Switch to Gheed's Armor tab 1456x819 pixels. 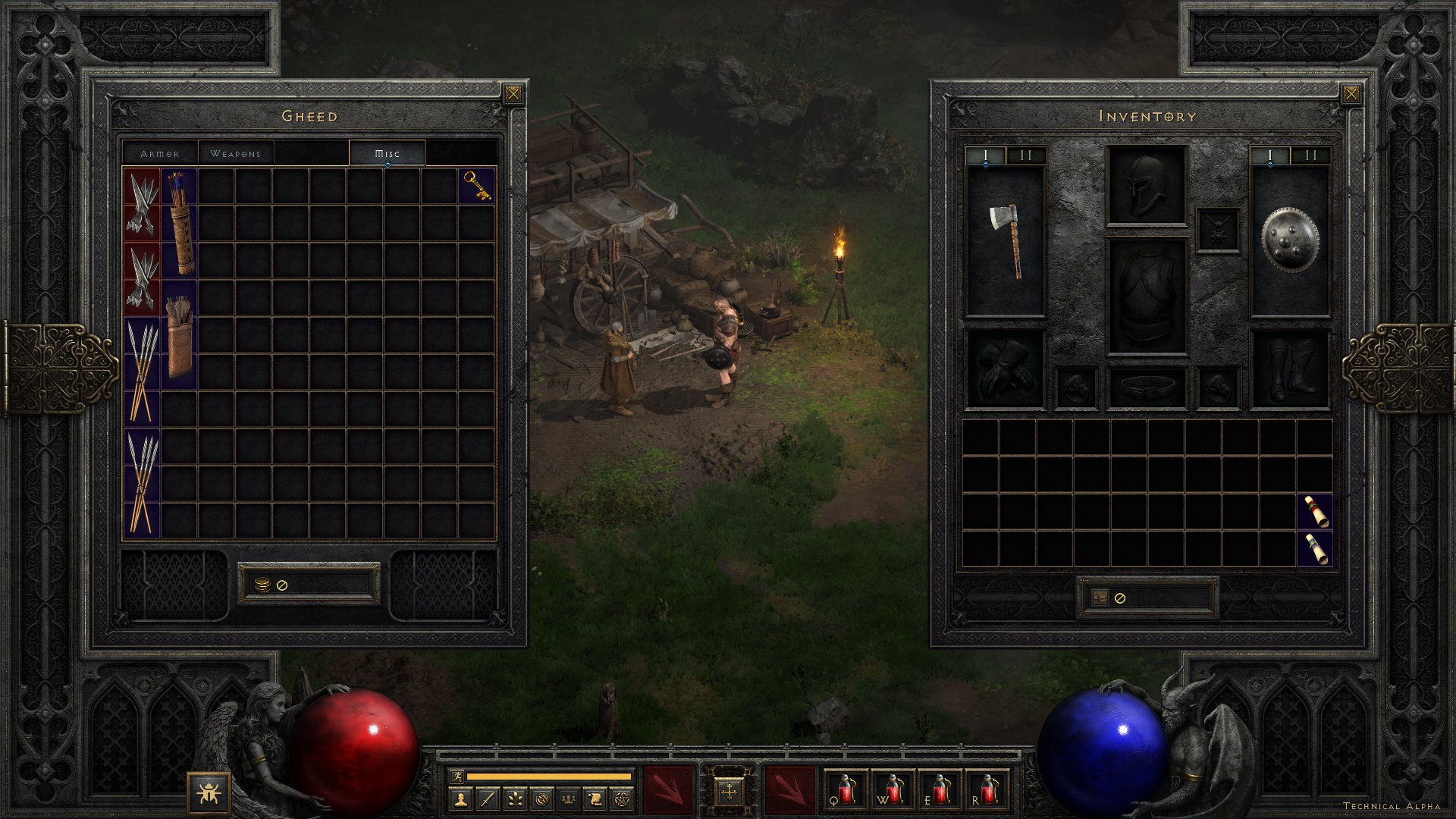point(160,153)
